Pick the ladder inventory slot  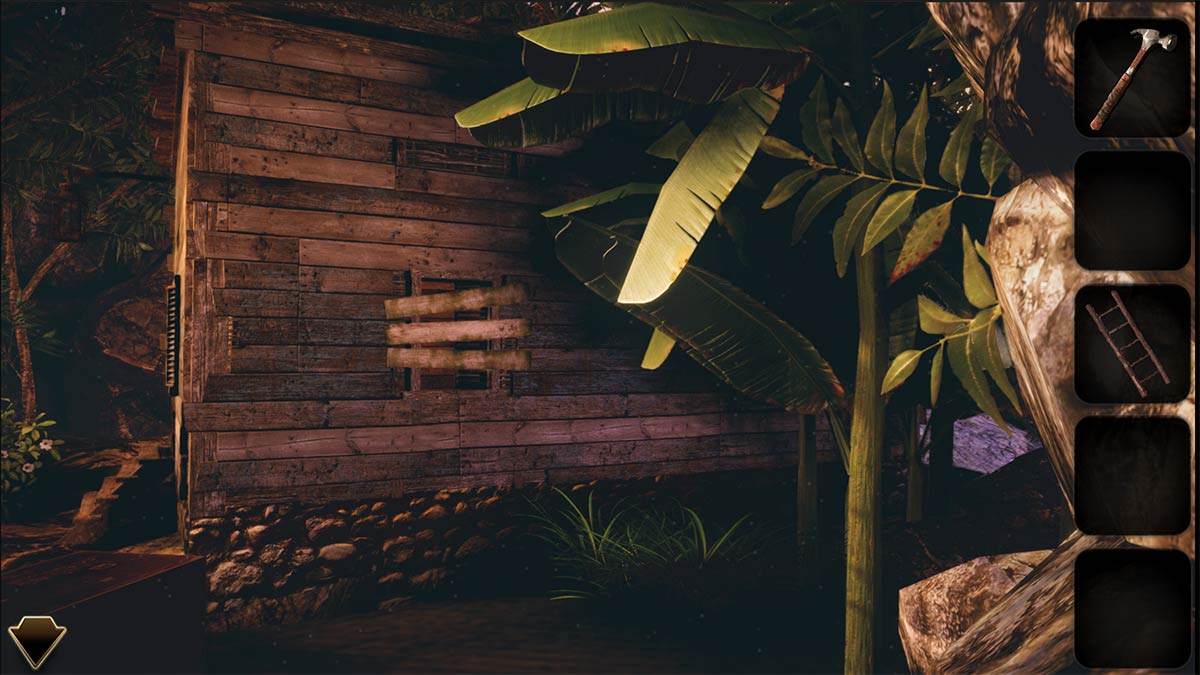[1132, 343]
